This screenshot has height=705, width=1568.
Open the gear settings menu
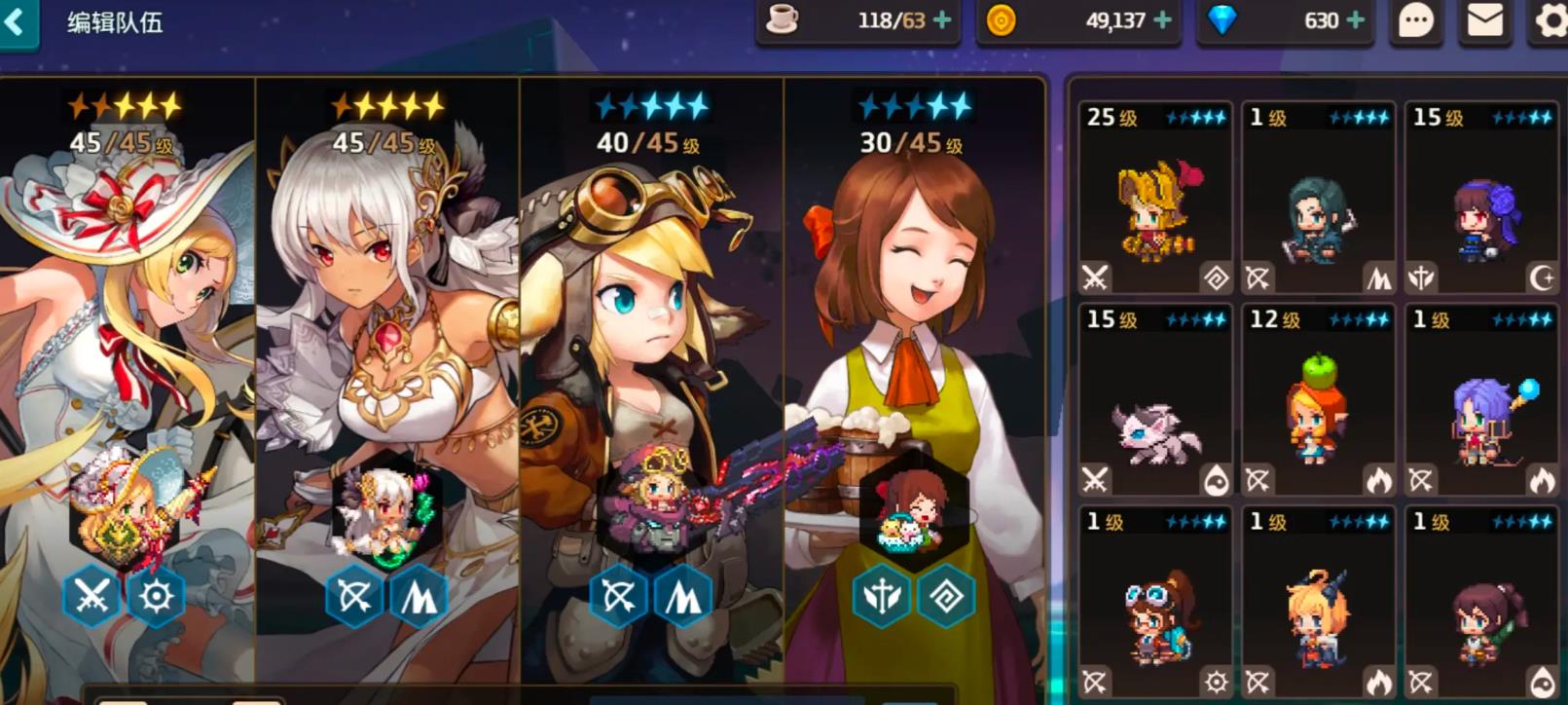coord(1550,20)
